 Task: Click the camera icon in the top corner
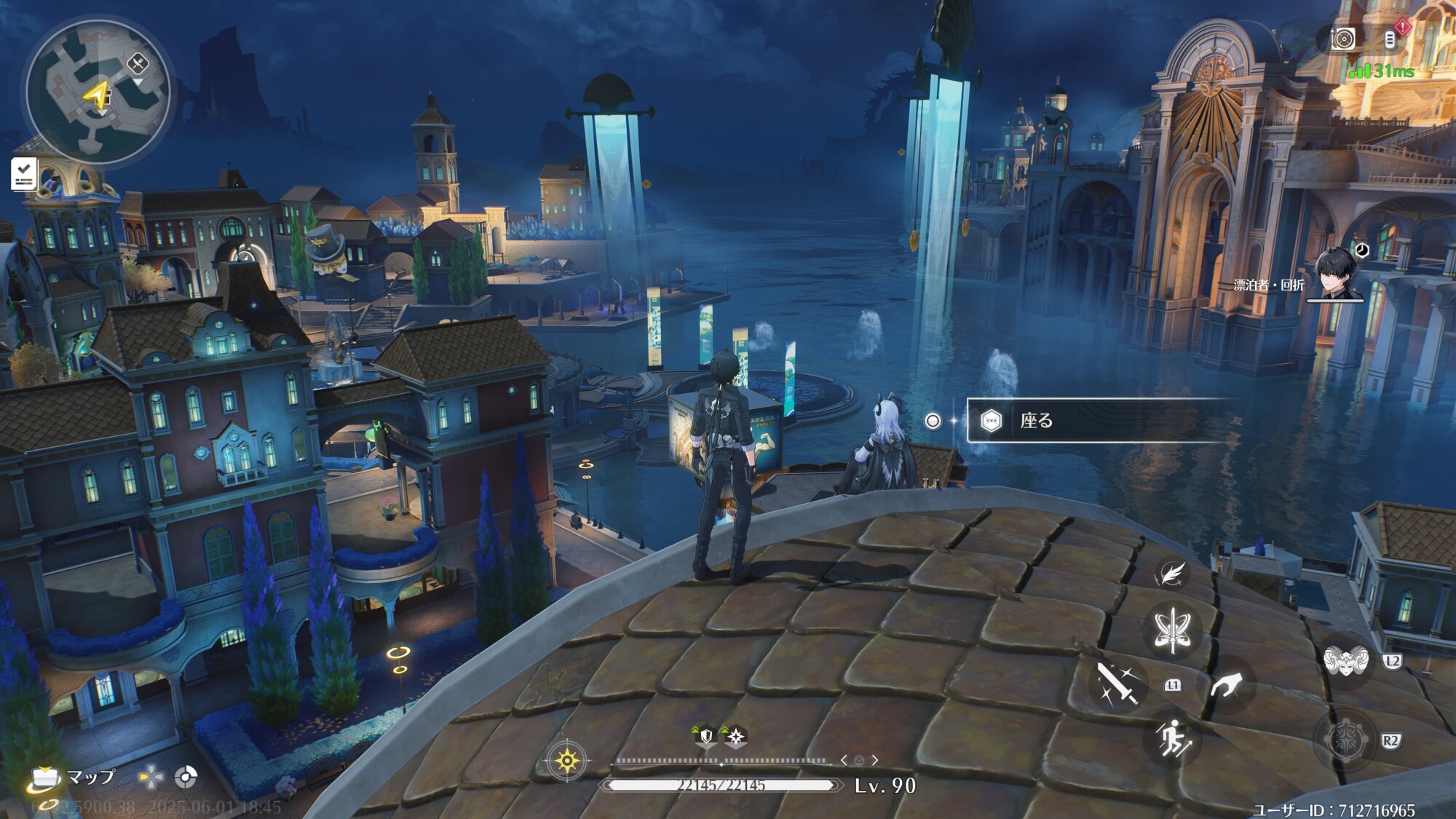pyautogui.click(x=1343, y=39)
